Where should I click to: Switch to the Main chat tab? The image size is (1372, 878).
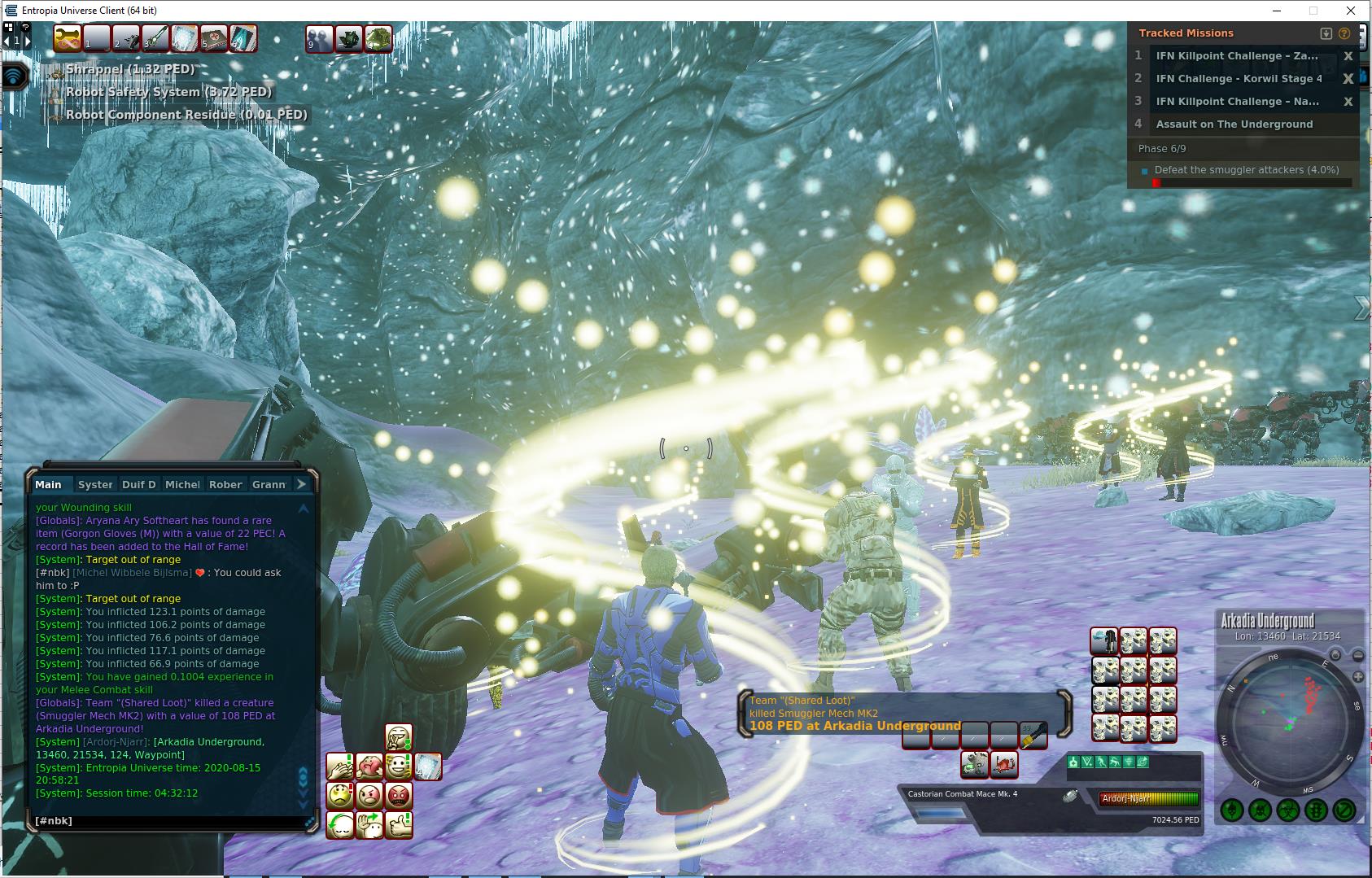[x=49, y=484]
